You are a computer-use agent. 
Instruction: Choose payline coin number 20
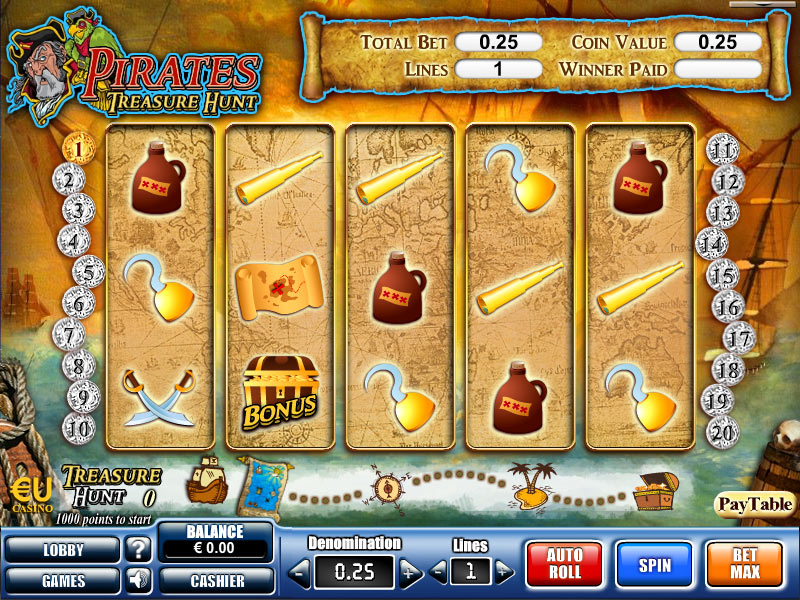click(722, 430)
